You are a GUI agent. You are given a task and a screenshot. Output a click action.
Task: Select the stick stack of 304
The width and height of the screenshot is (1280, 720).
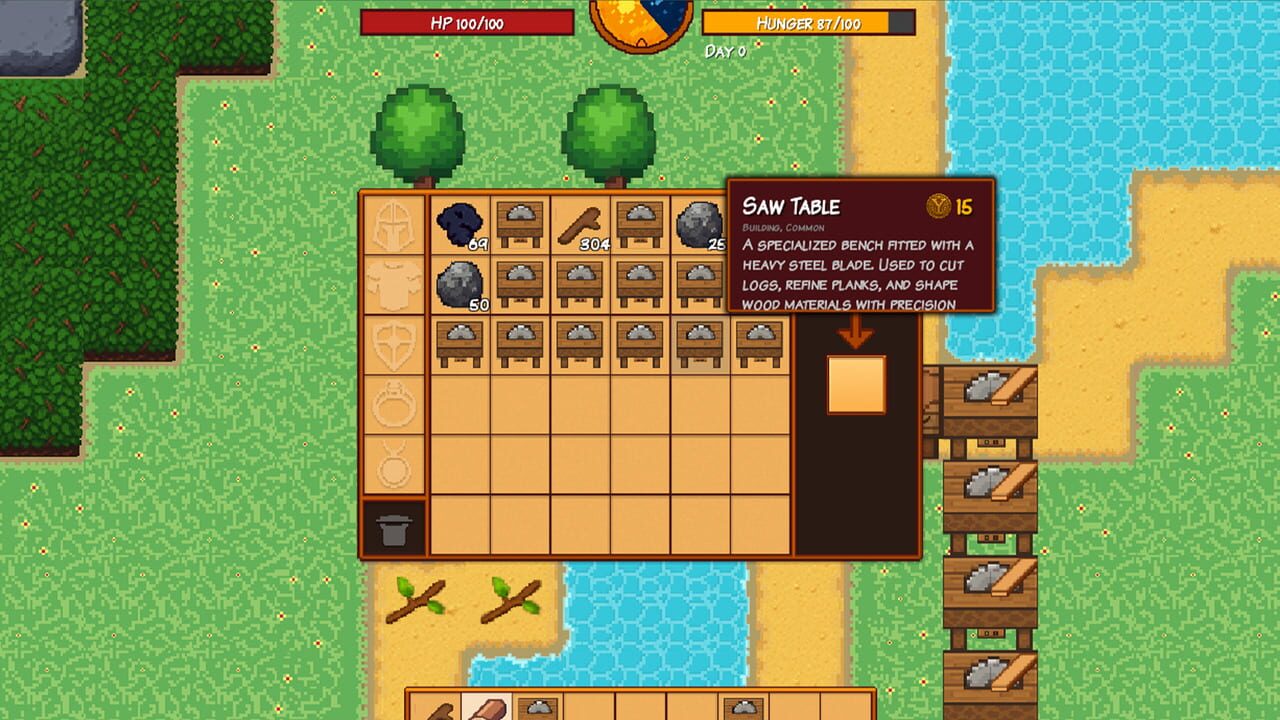[579, 222]
